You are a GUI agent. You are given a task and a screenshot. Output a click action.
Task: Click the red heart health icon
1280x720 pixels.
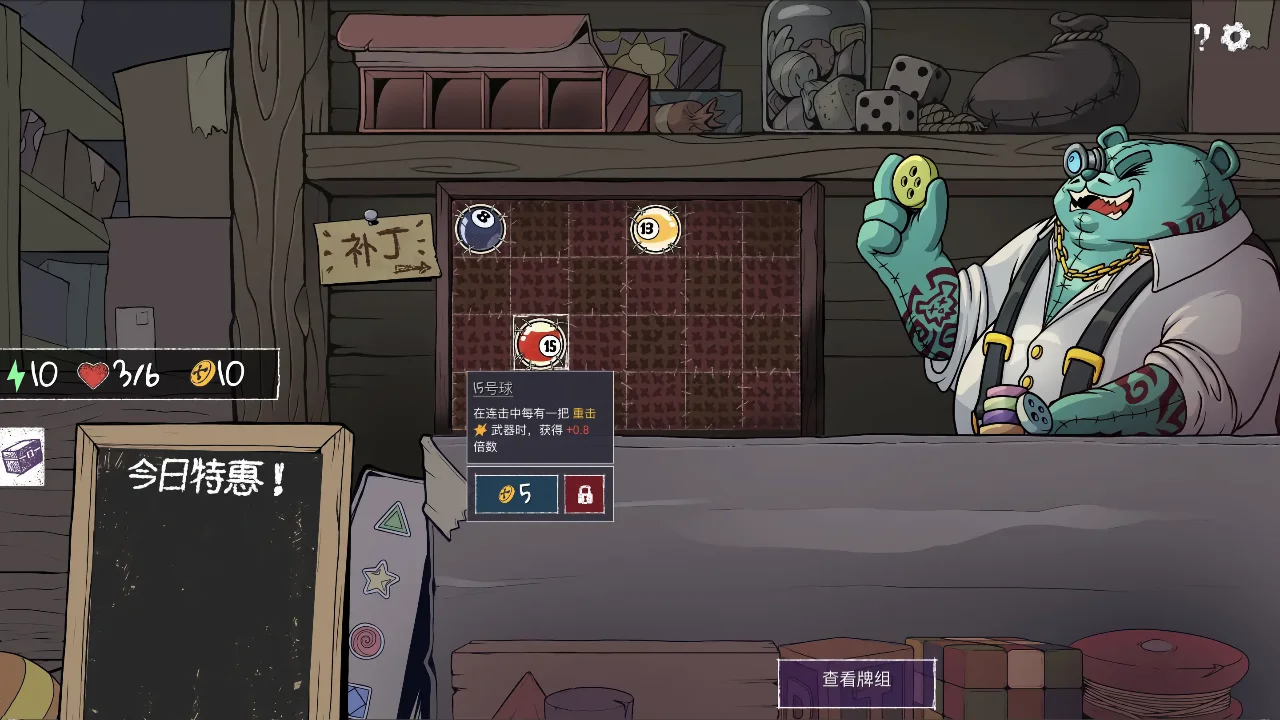pos(91,372)
